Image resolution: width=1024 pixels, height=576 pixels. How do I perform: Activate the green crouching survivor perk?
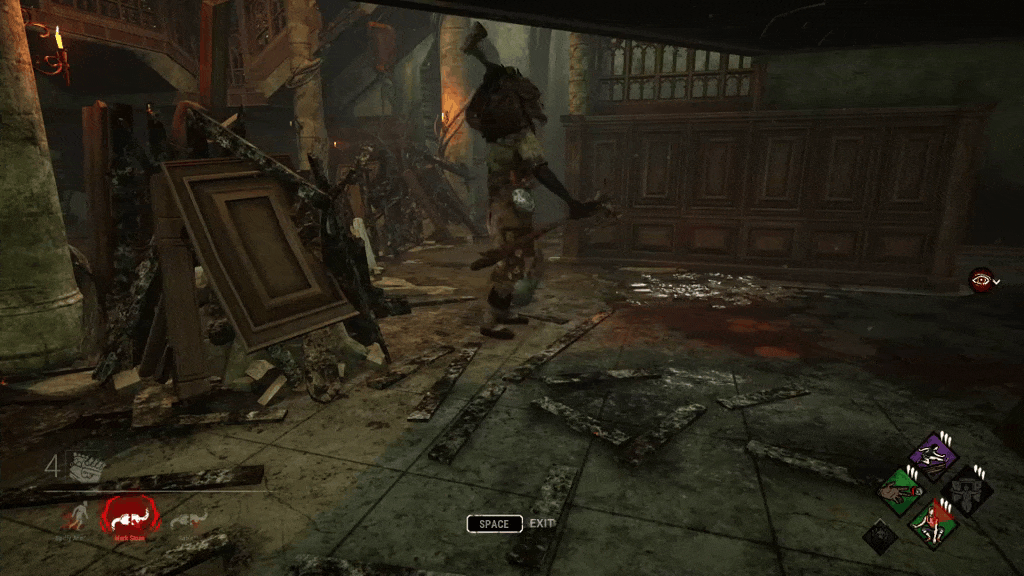[x=934, y=523]
